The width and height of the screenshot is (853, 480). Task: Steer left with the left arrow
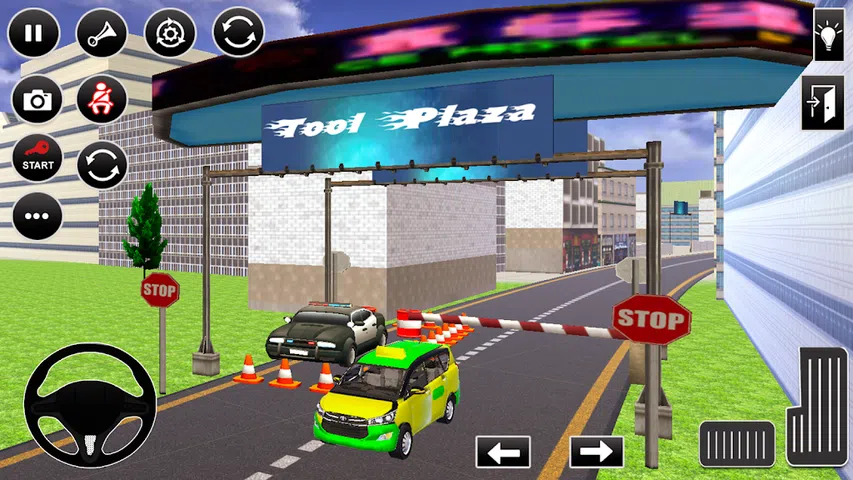pos(503,452)
